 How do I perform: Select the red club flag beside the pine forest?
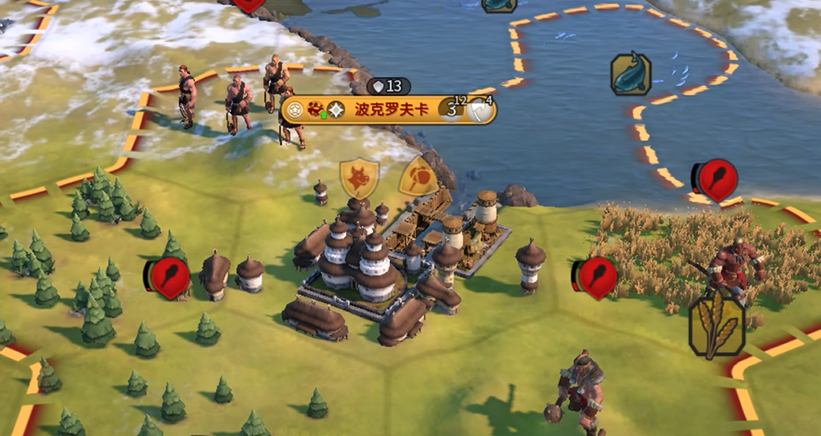point(168,277)
